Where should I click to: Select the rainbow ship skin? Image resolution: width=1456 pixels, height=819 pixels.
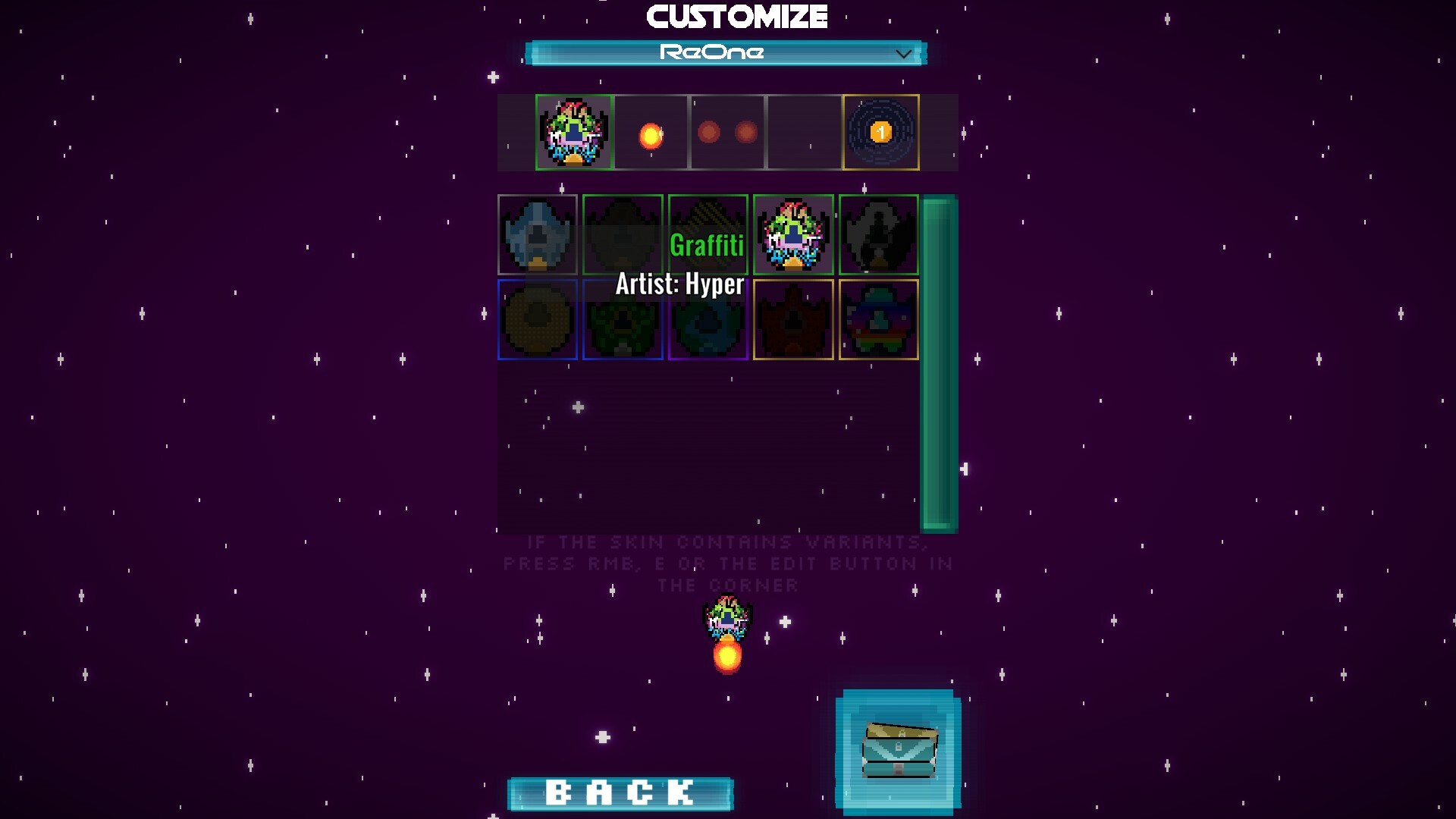point(877,319)
